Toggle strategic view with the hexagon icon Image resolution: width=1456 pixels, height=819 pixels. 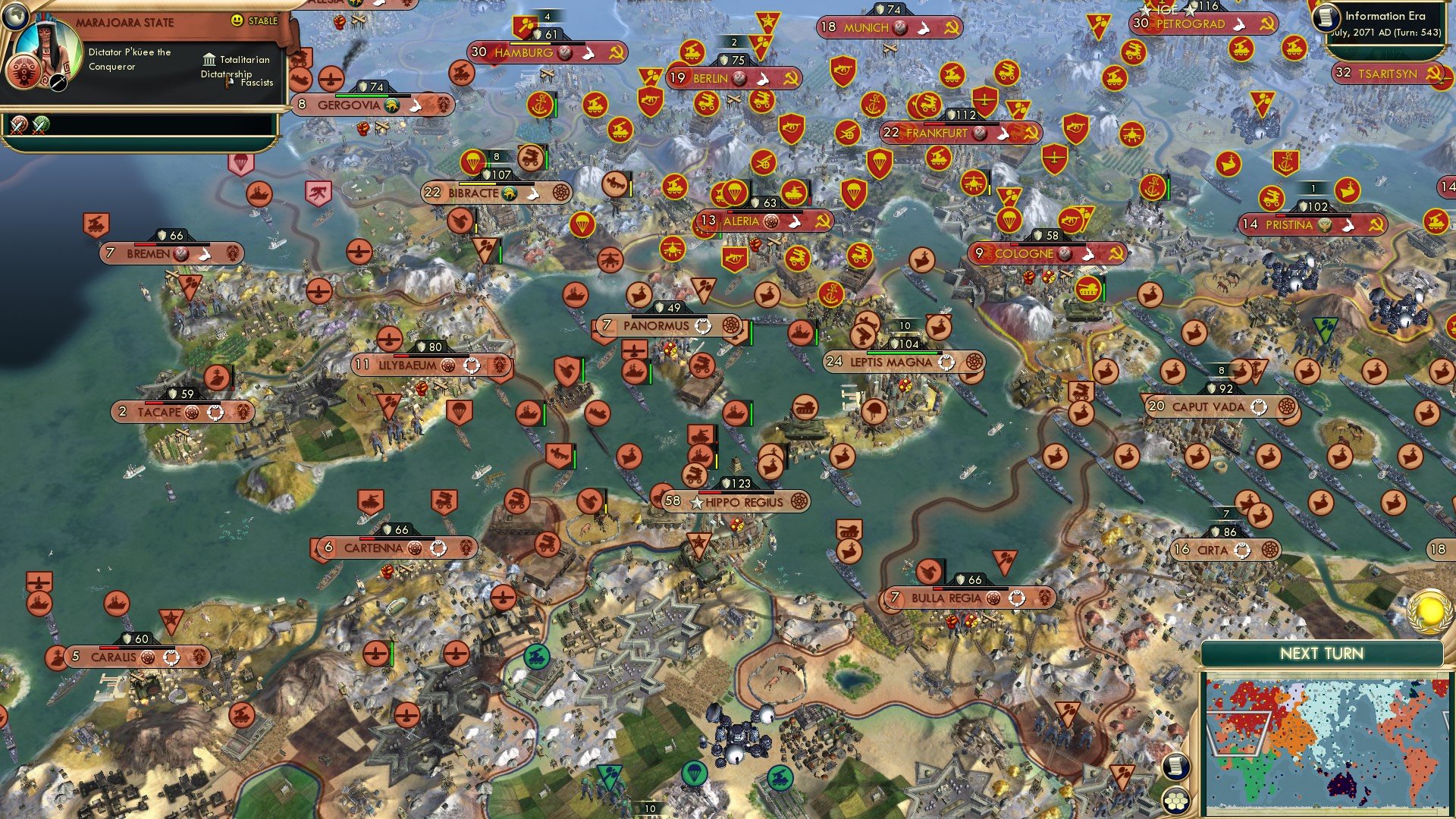[1176, 801]
